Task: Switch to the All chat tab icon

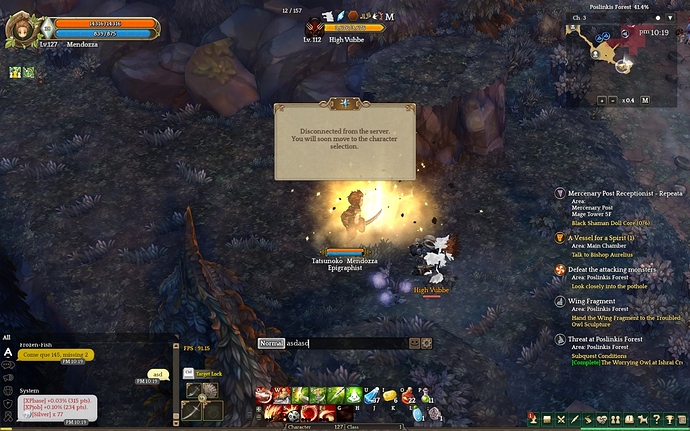Action: 9,352
